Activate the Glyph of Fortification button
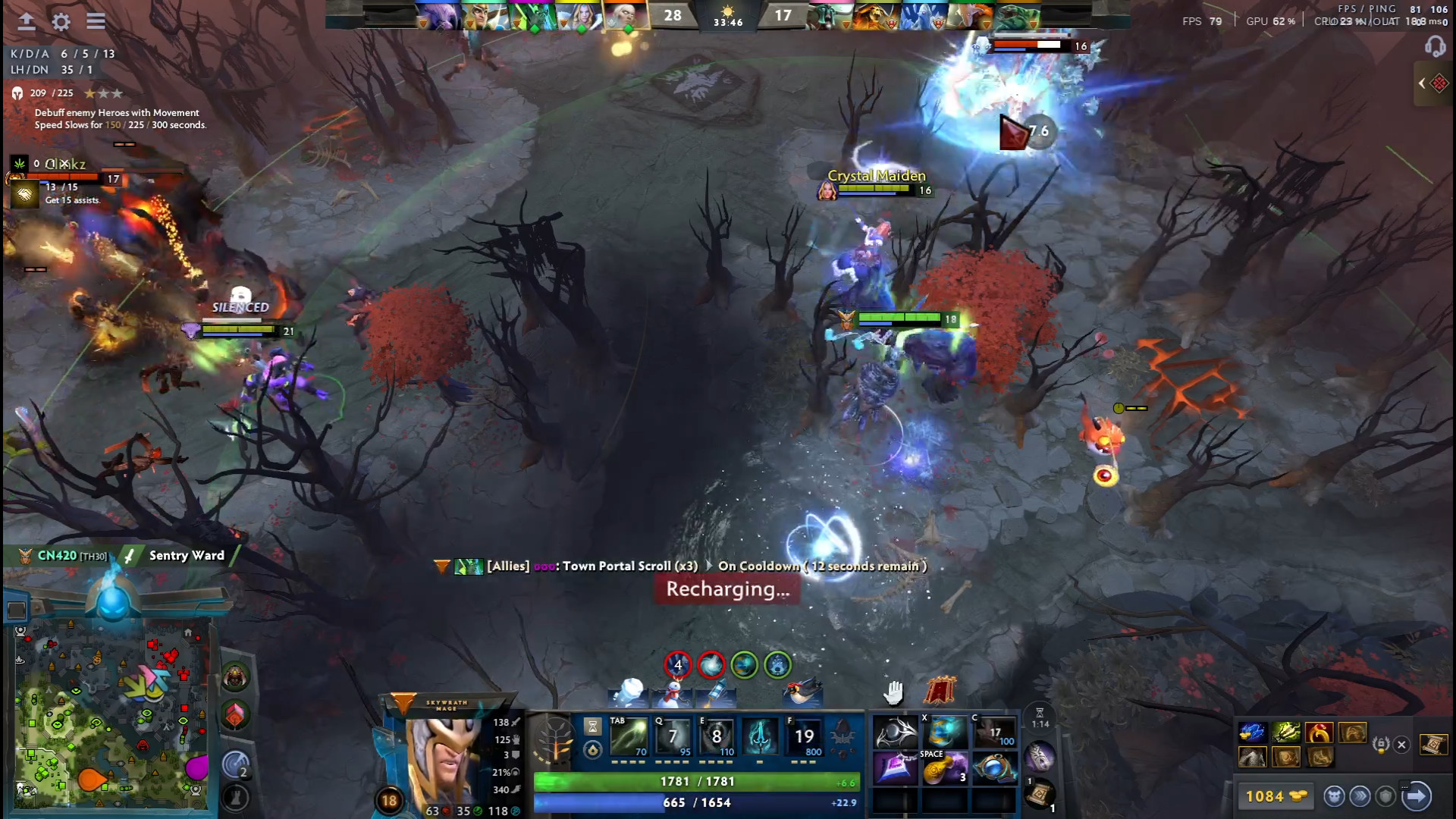 point(235,798)
